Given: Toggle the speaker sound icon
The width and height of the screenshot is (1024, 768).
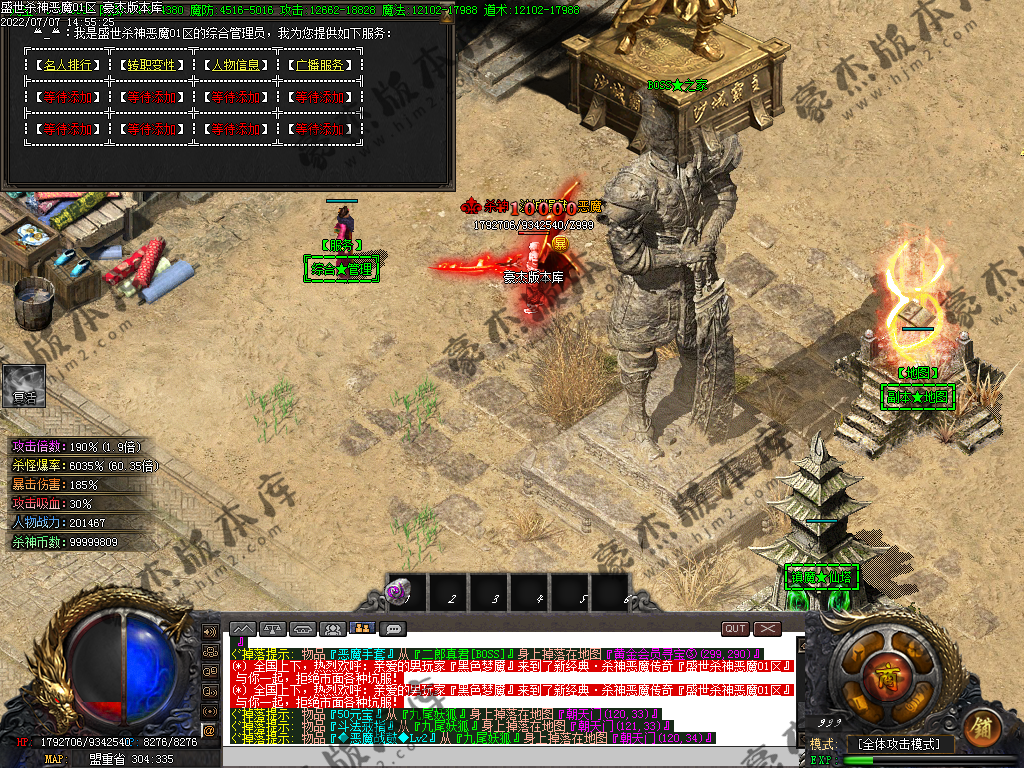Looking at the screenshot, I should click(210, 632).
